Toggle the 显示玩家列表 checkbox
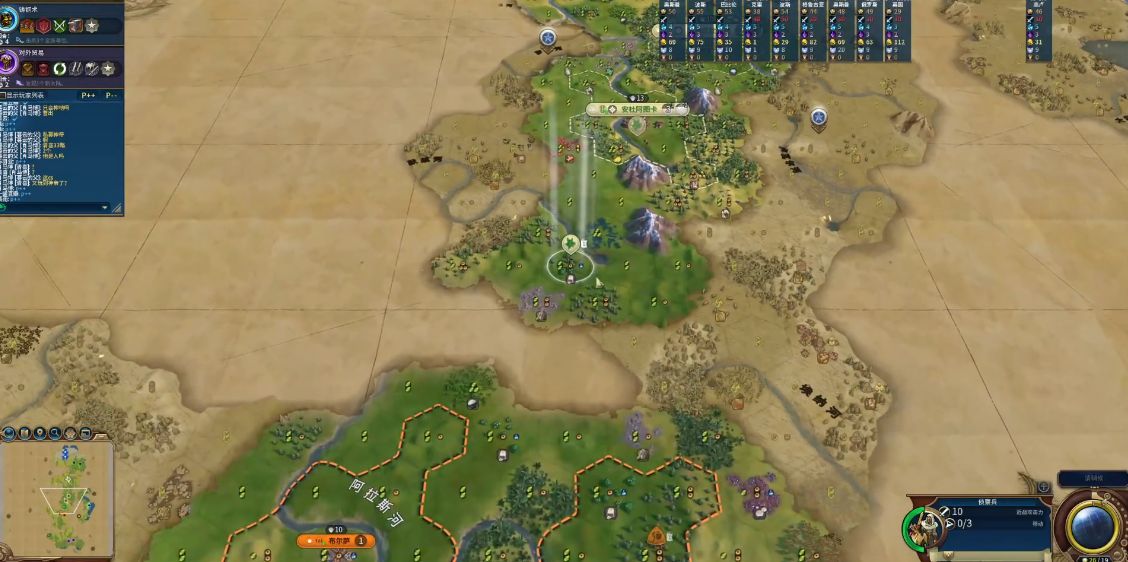 (4, 95)
